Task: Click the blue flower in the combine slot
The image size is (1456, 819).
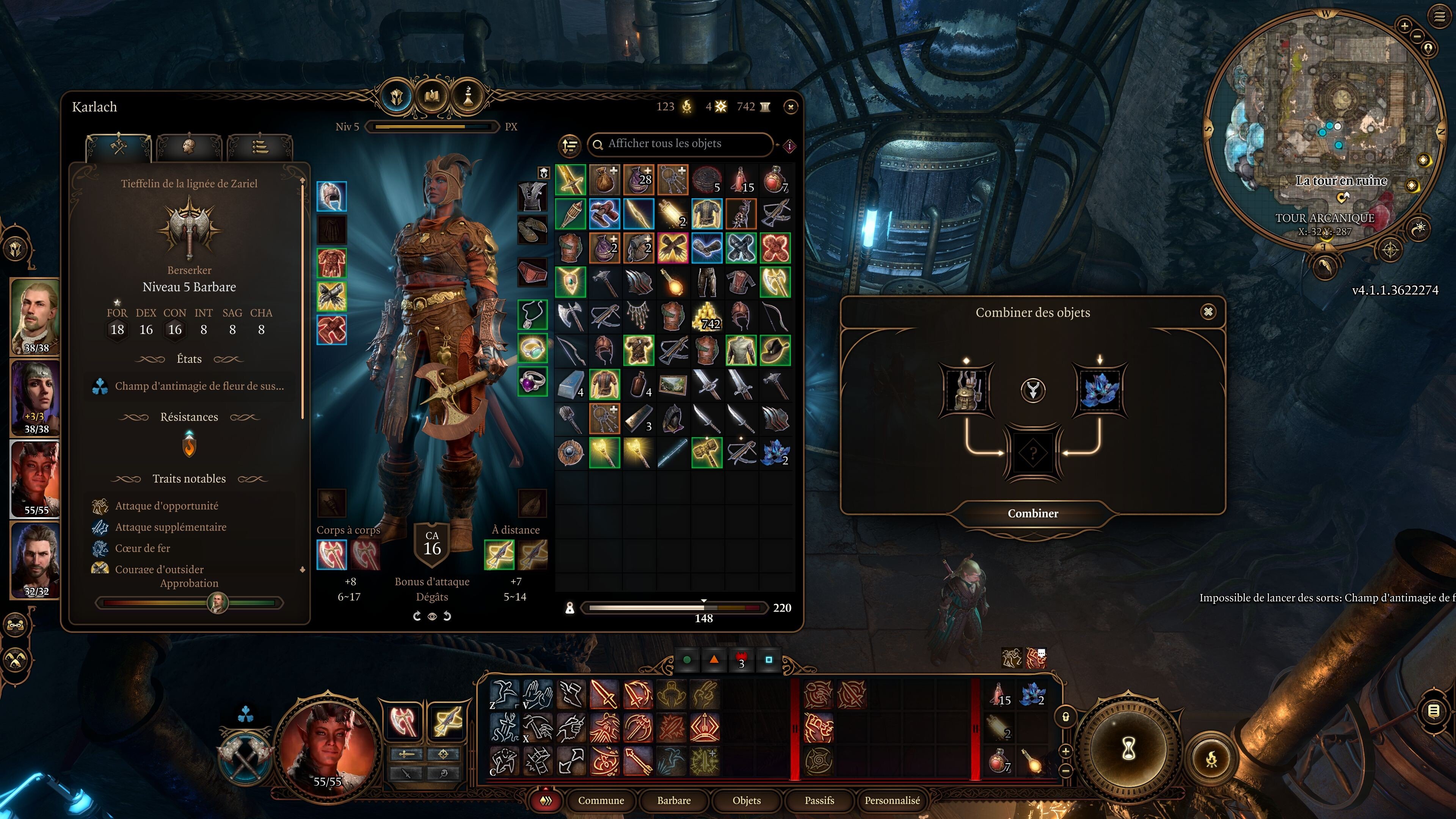Action: pyautogui.click(x=1099, y=389)
